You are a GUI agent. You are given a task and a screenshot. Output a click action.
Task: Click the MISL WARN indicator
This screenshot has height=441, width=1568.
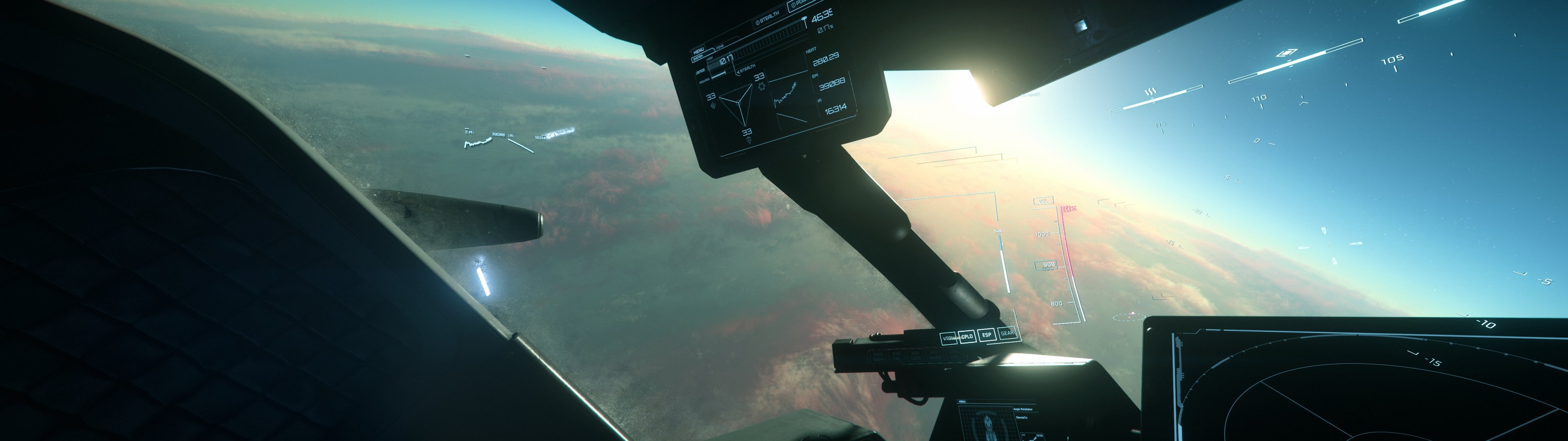tap(935, 355)
